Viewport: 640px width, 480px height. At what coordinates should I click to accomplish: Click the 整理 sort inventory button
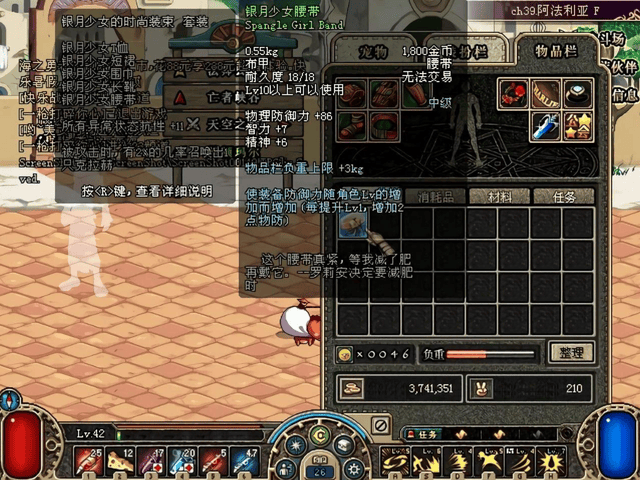[x=572, y=353]
